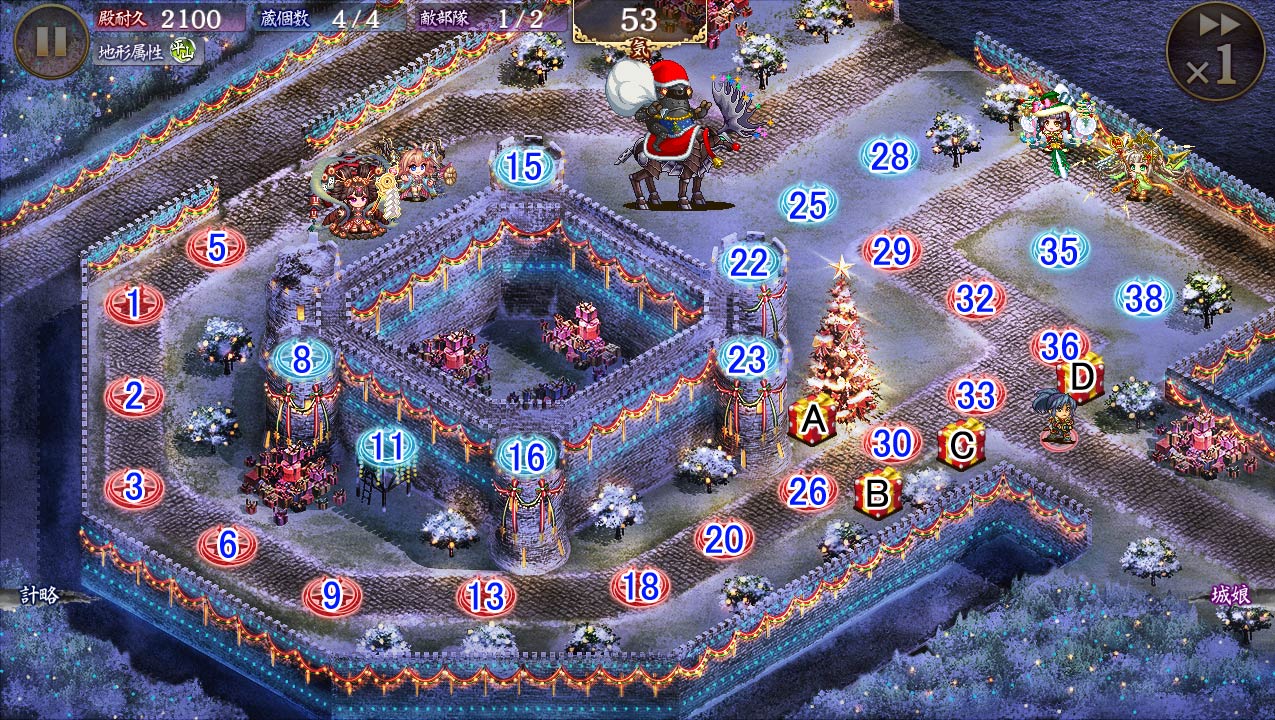The height and width of the screenshot is (720, 1275).
Task: Select blue deployment tile 15
Action: [524, 167]
